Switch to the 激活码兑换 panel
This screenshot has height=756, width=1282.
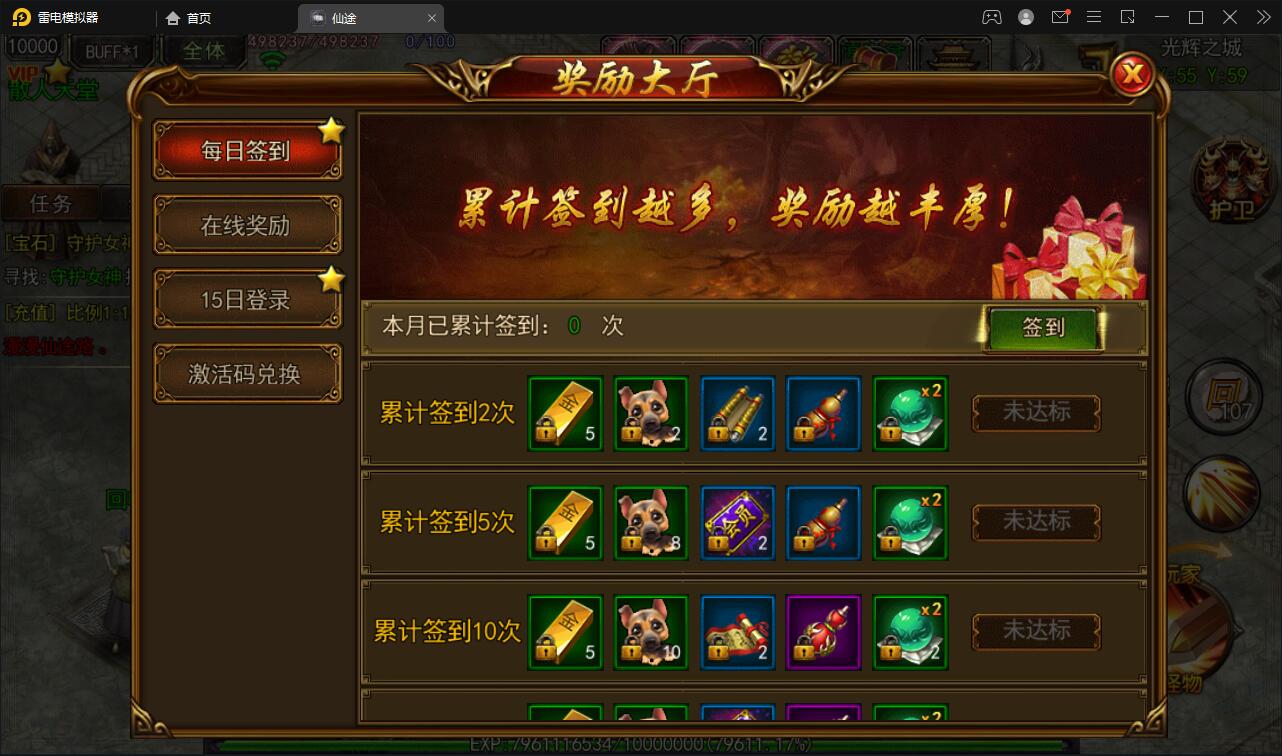point(247,372)
